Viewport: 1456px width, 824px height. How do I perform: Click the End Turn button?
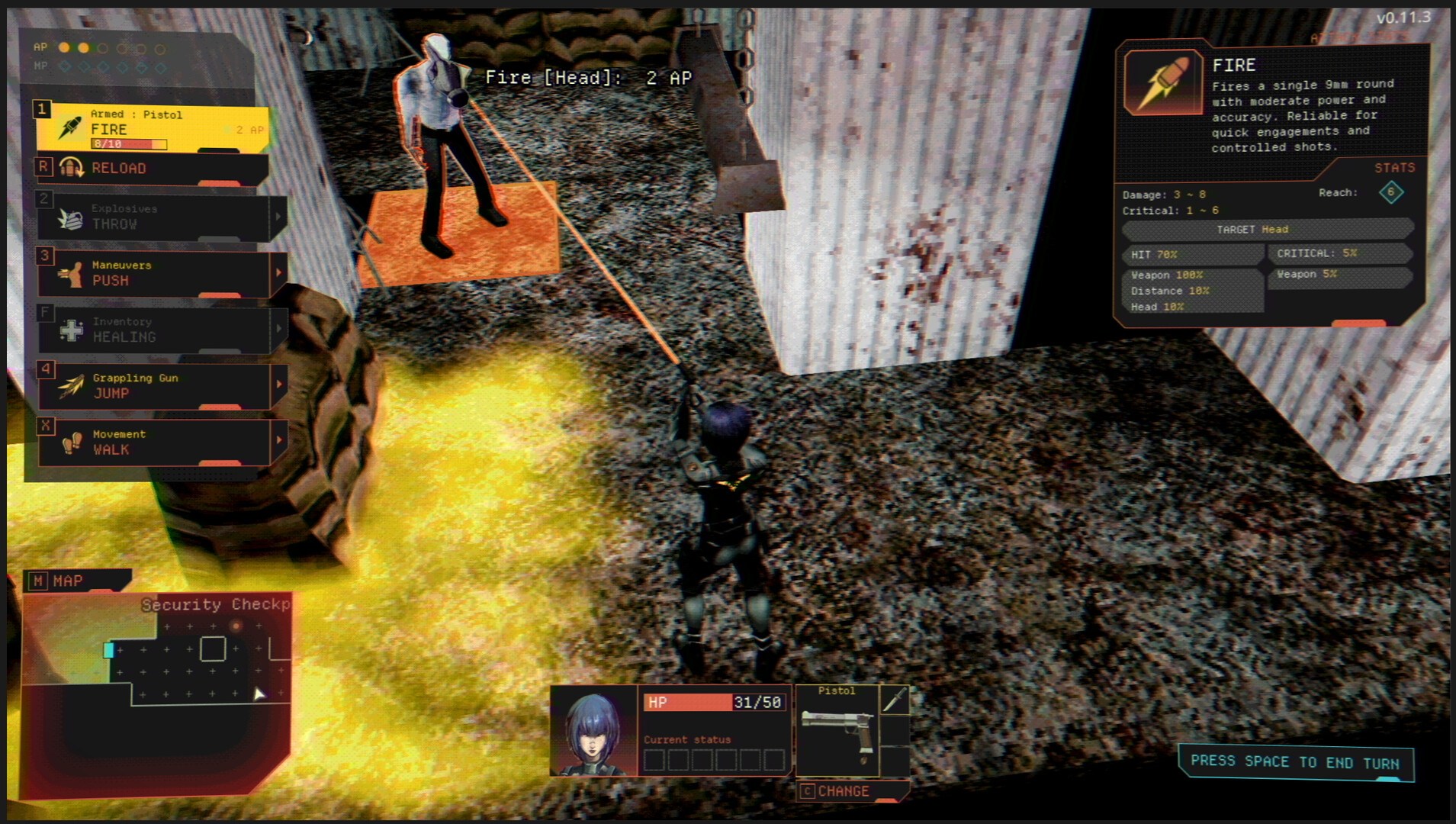(1294, 762)
